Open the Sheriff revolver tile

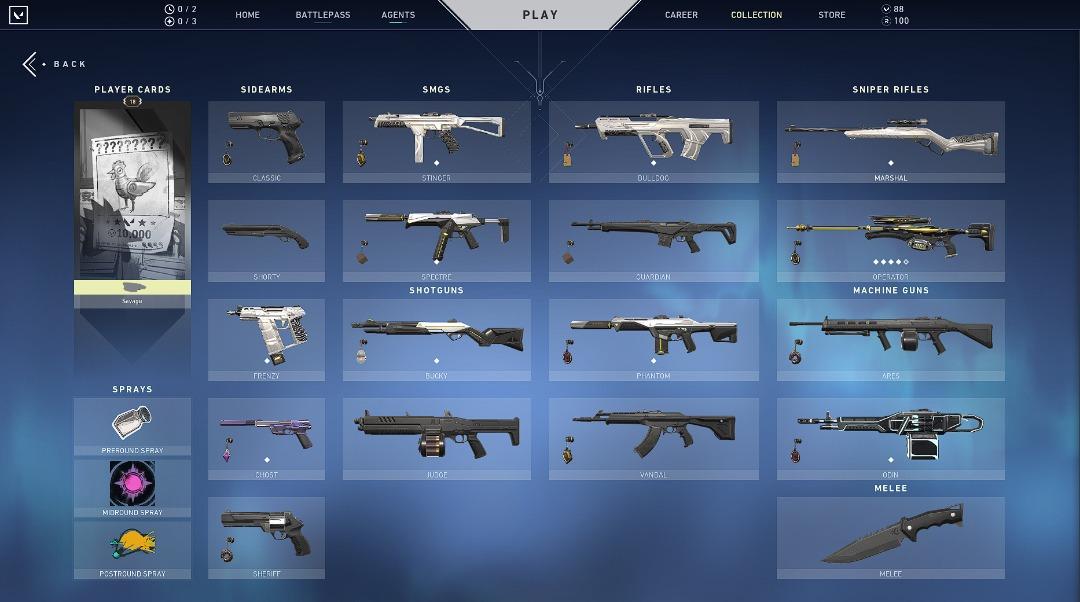(x=266, y=537)
